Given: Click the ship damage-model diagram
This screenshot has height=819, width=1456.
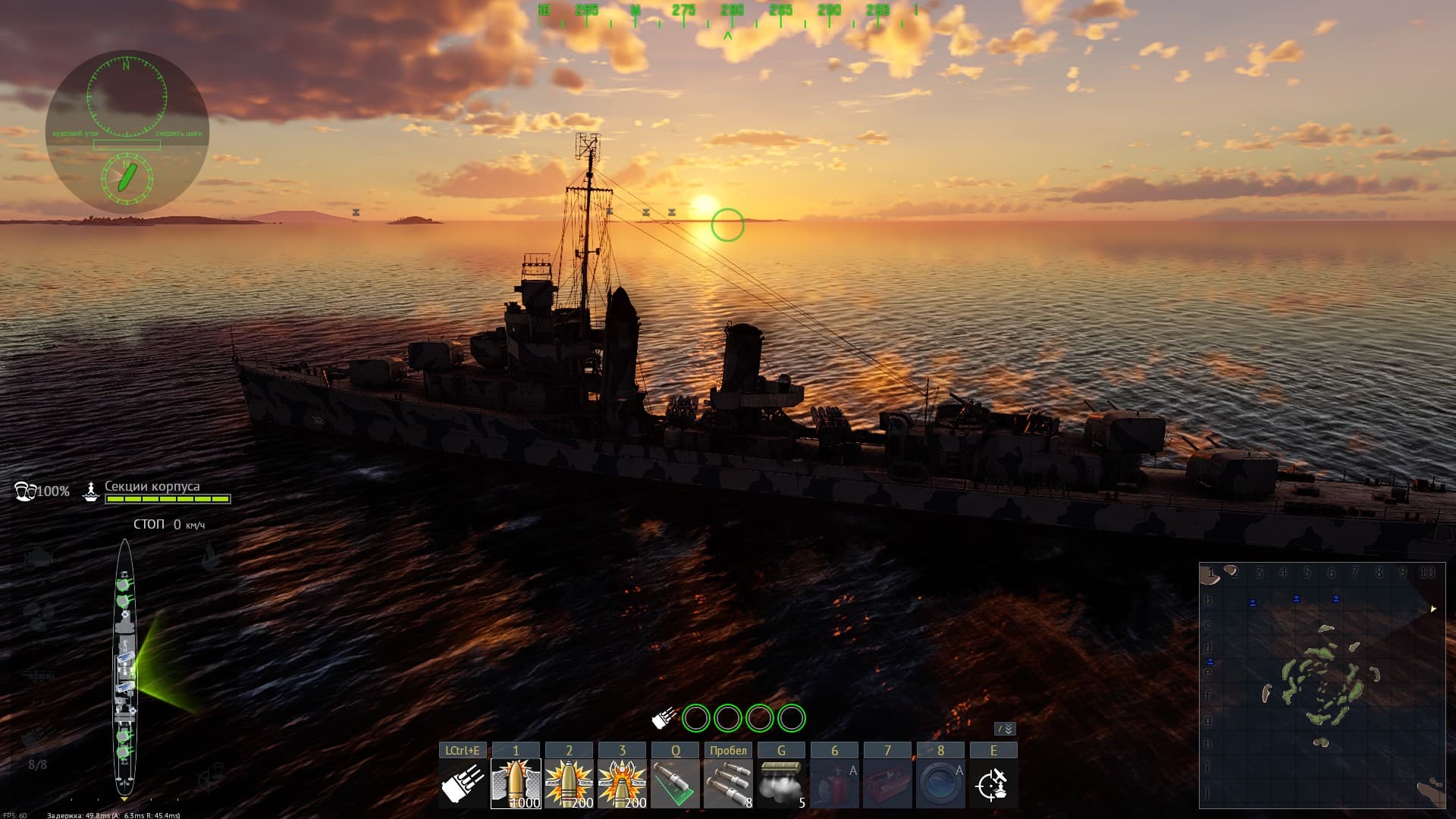Looking at the screenshot, I should 124,669.
